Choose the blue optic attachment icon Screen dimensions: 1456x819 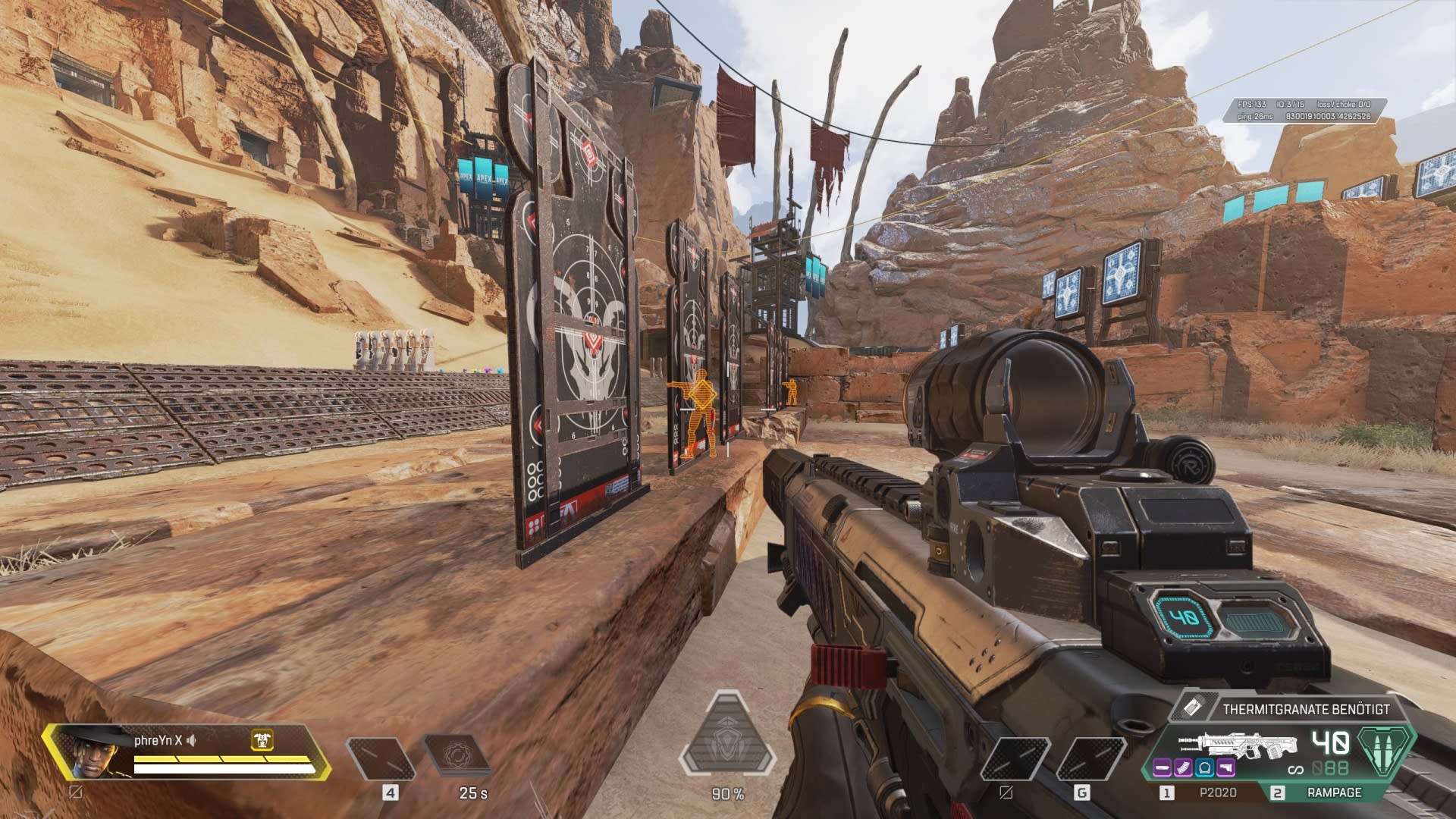1205,768
